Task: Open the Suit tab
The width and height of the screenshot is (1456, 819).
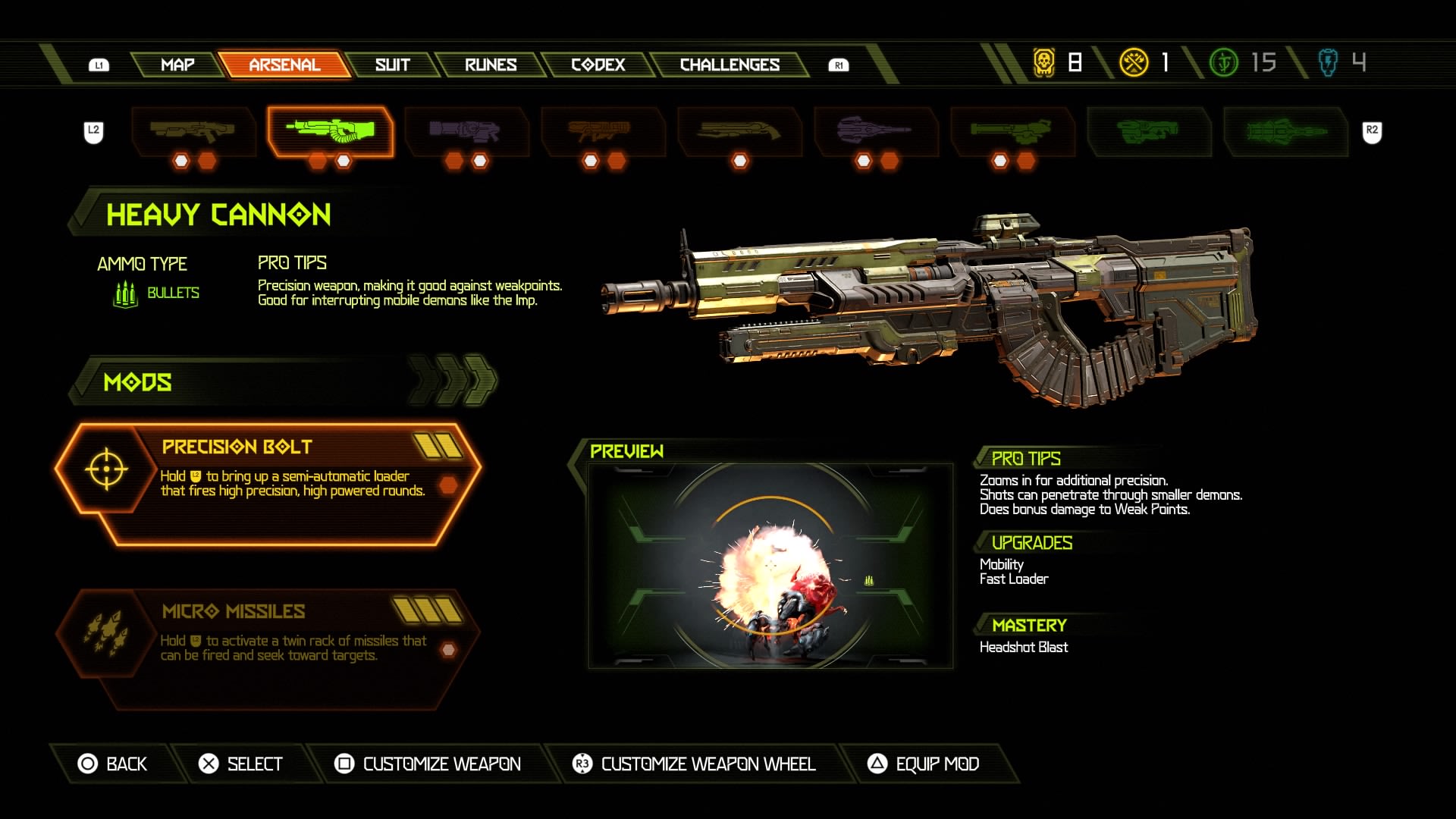Action: [x=392, y=64]
